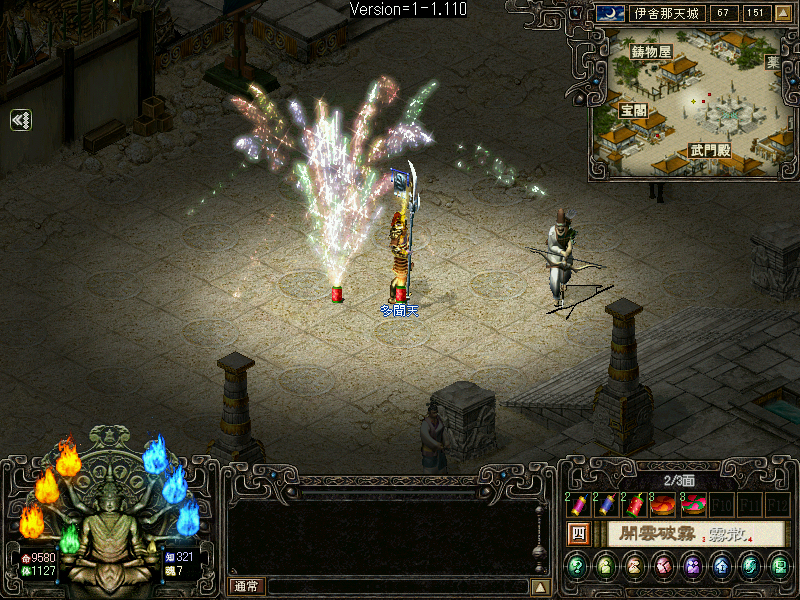Open the teal swirl menu icon

(749, 568)
